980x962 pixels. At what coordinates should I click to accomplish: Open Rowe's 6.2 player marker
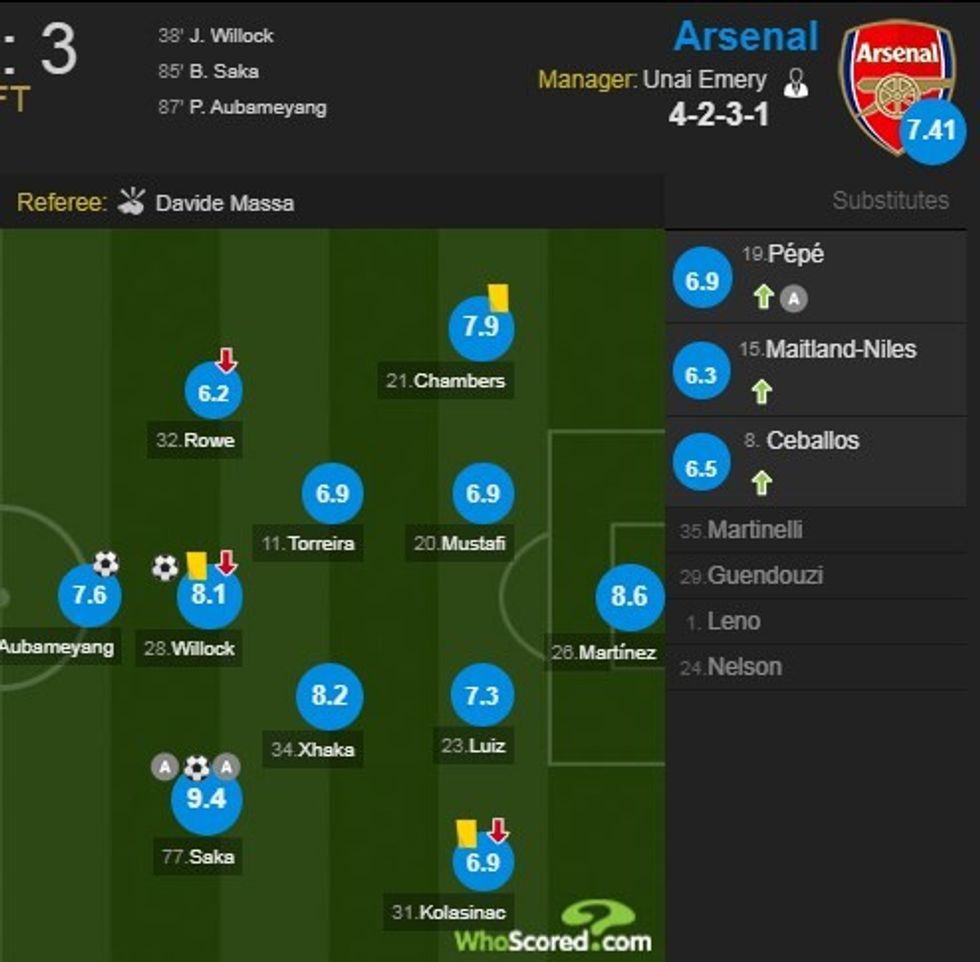[213, 393]
